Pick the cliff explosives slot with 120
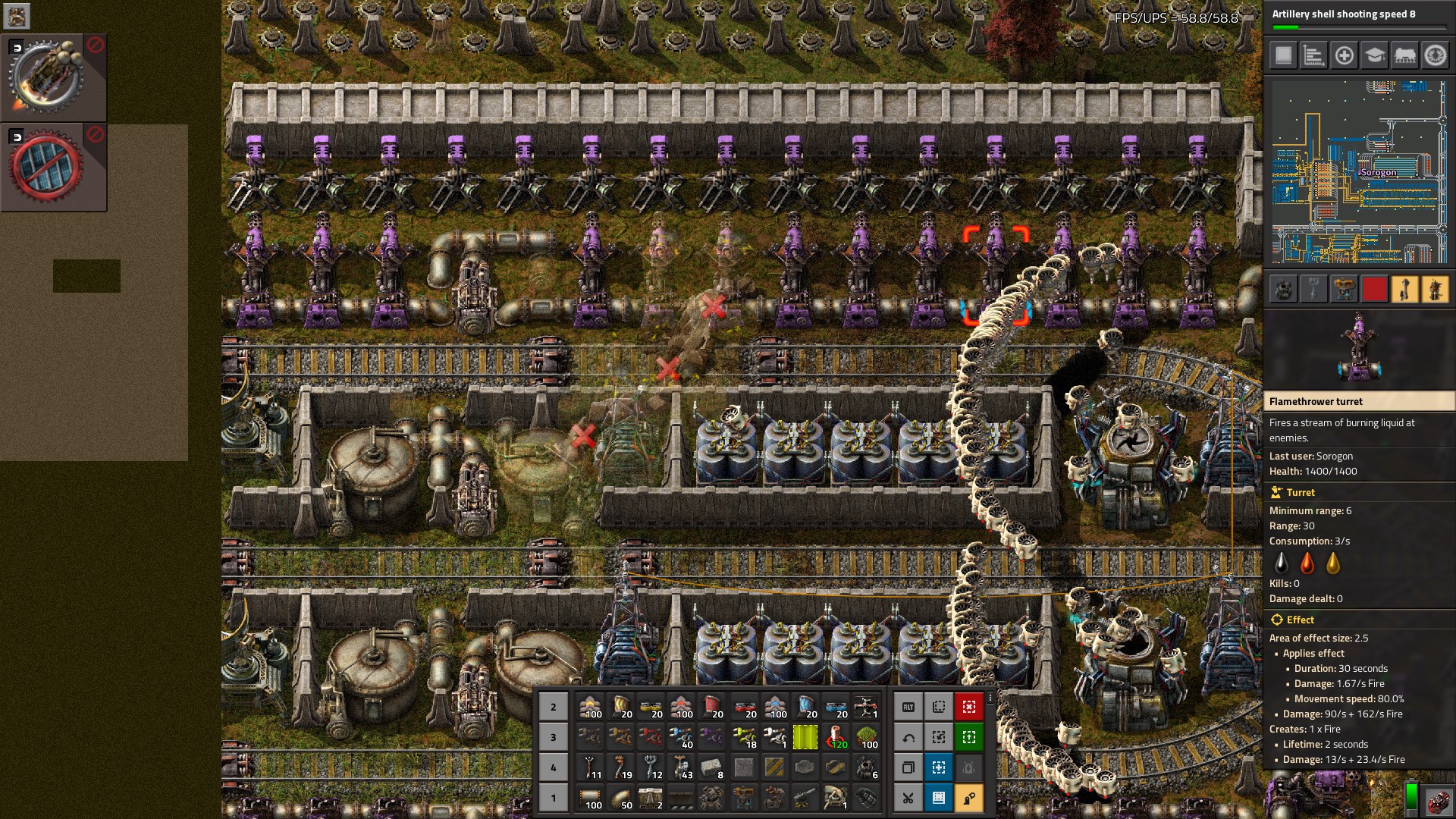 [x=836, y=737]
